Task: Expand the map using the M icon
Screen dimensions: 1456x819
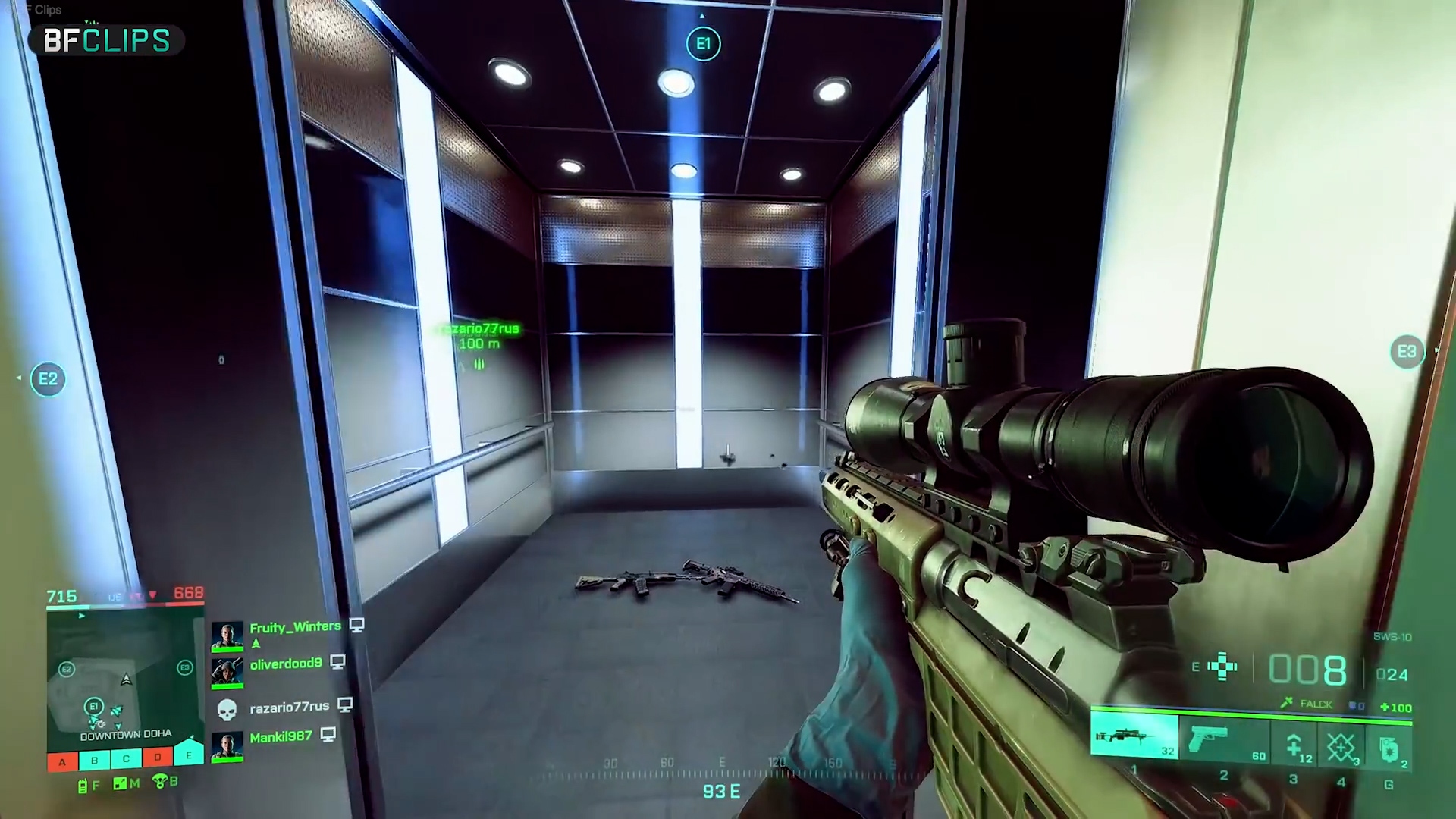Action: [x=119, y=784]
